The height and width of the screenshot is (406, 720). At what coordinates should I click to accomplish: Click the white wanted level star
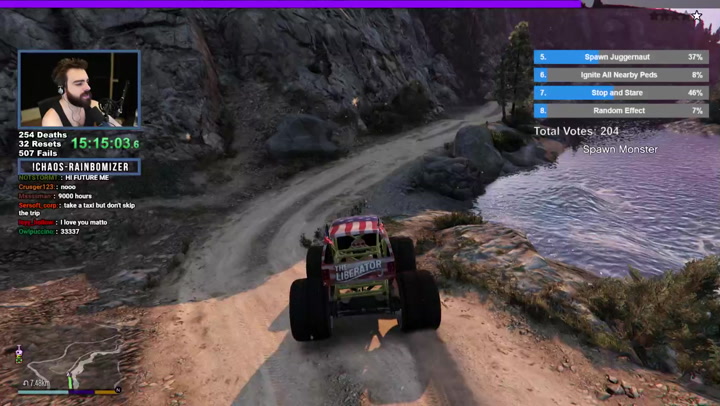coord(697,16)
